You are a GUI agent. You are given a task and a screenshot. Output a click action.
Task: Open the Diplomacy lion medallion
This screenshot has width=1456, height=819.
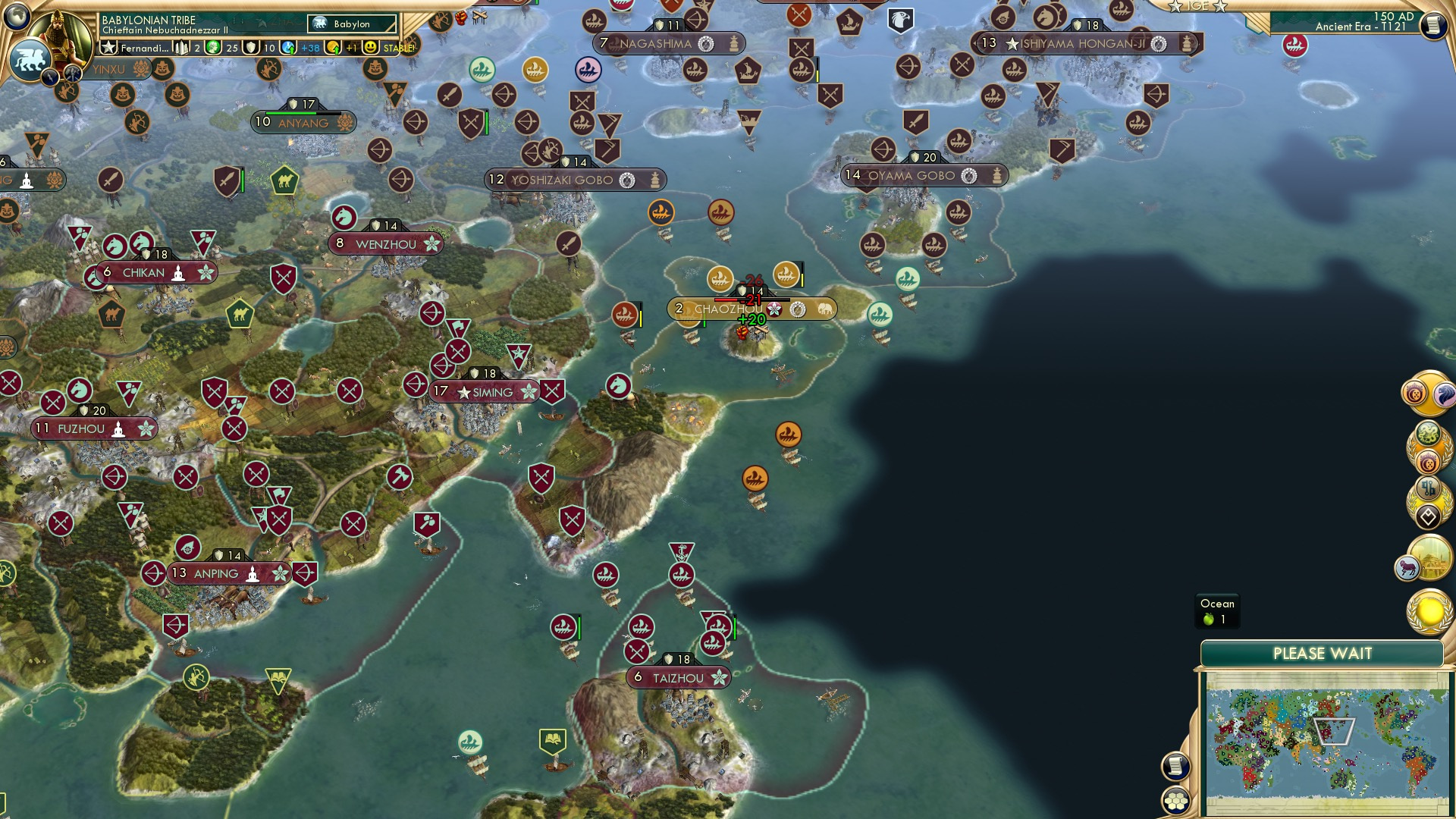click(1445, 395)
